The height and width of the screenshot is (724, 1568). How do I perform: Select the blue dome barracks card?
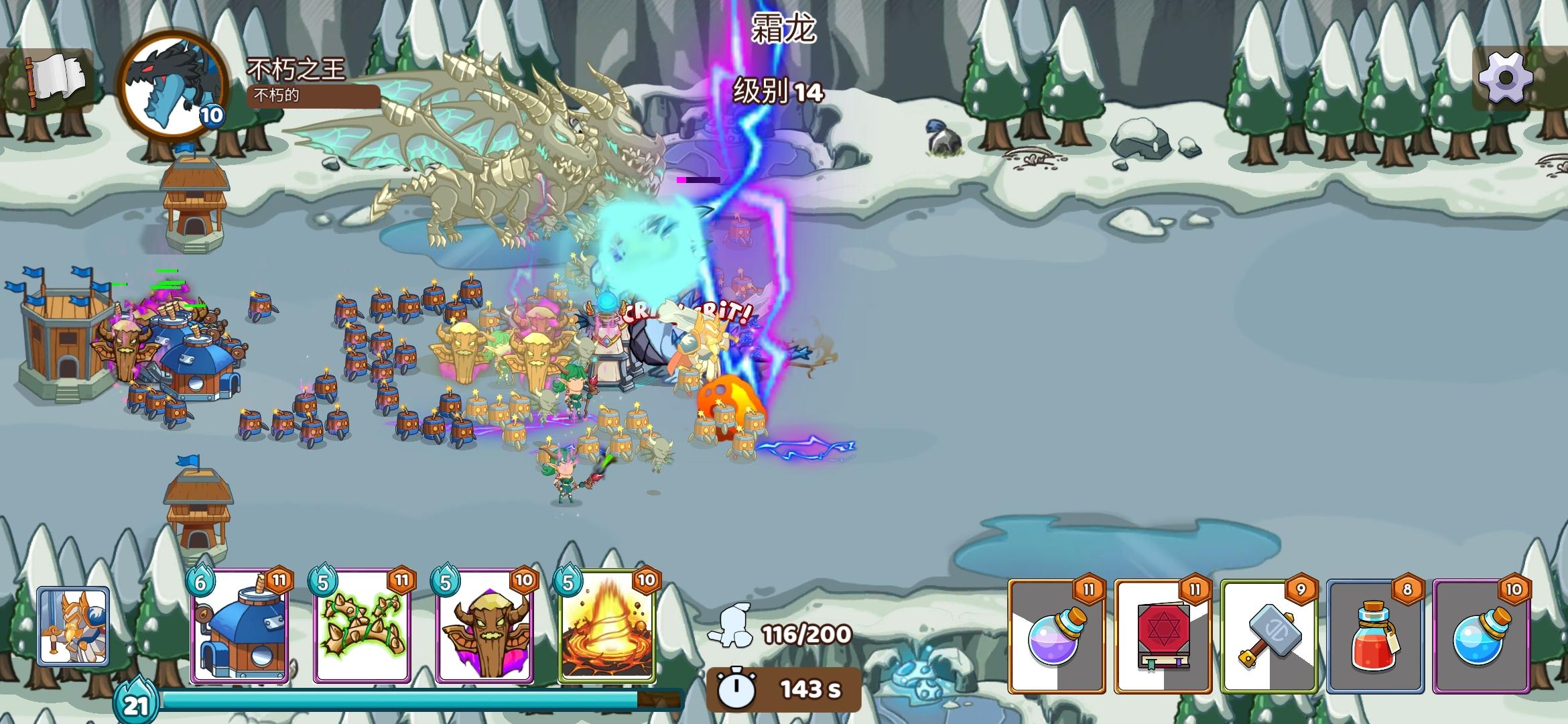tap(241, 627)
